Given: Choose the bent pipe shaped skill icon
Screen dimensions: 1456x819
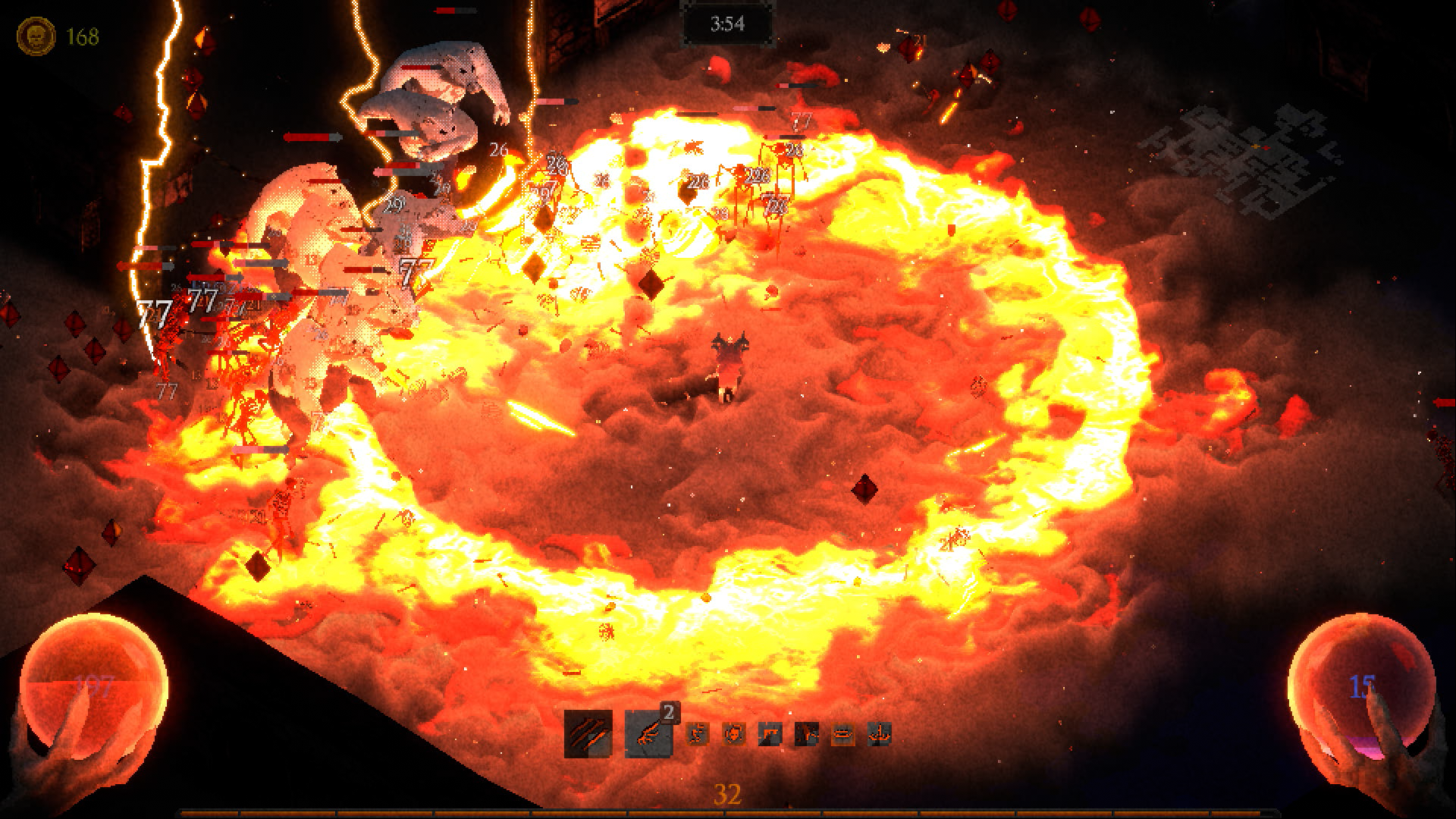Looking at the screenshot, I should [770, 733].
